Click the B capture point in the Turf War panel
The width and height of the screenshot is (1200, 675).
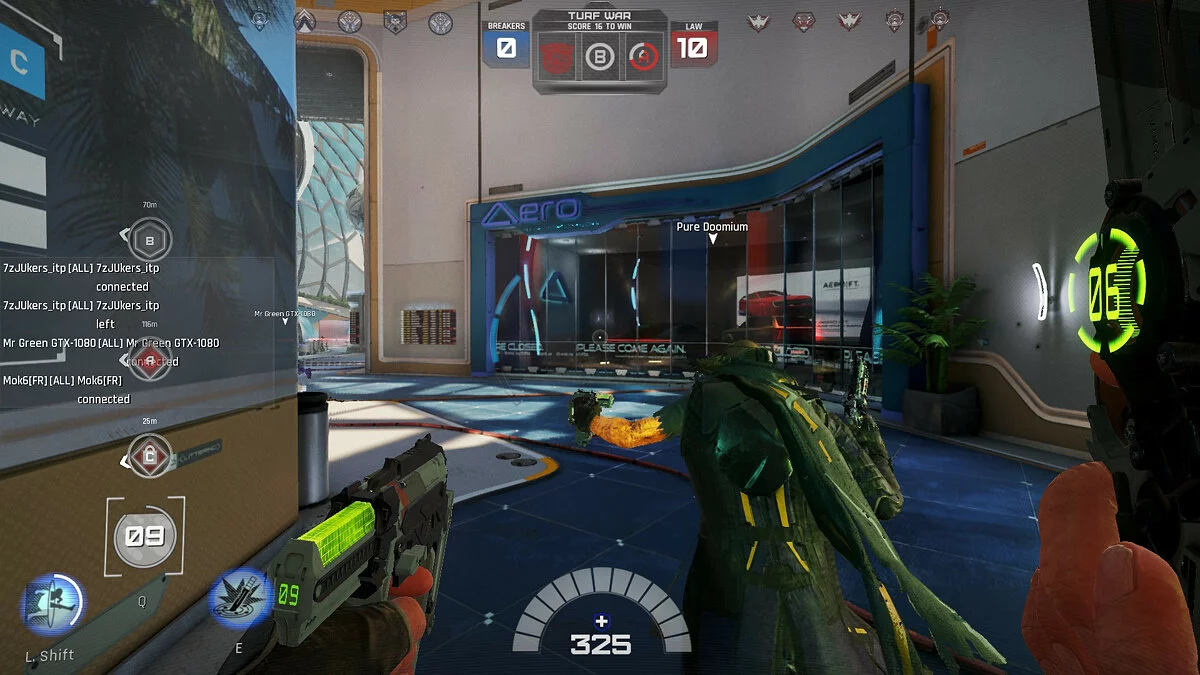coord(600,56)
